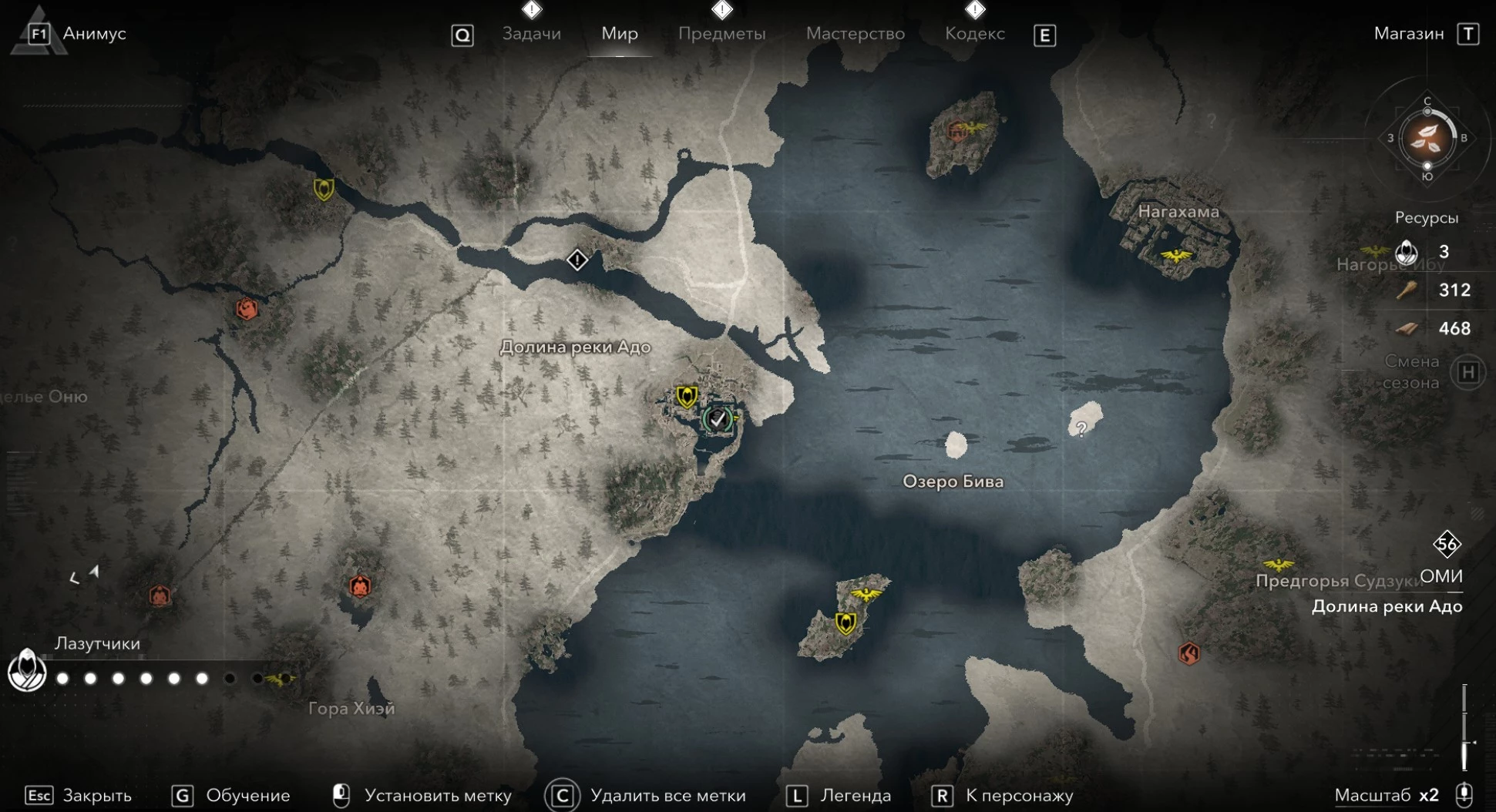Image resolution: width=1496 pixels, height=812 pixels.
Task: Switch to the Задачи tab
Action: click(x=531, y=34)
